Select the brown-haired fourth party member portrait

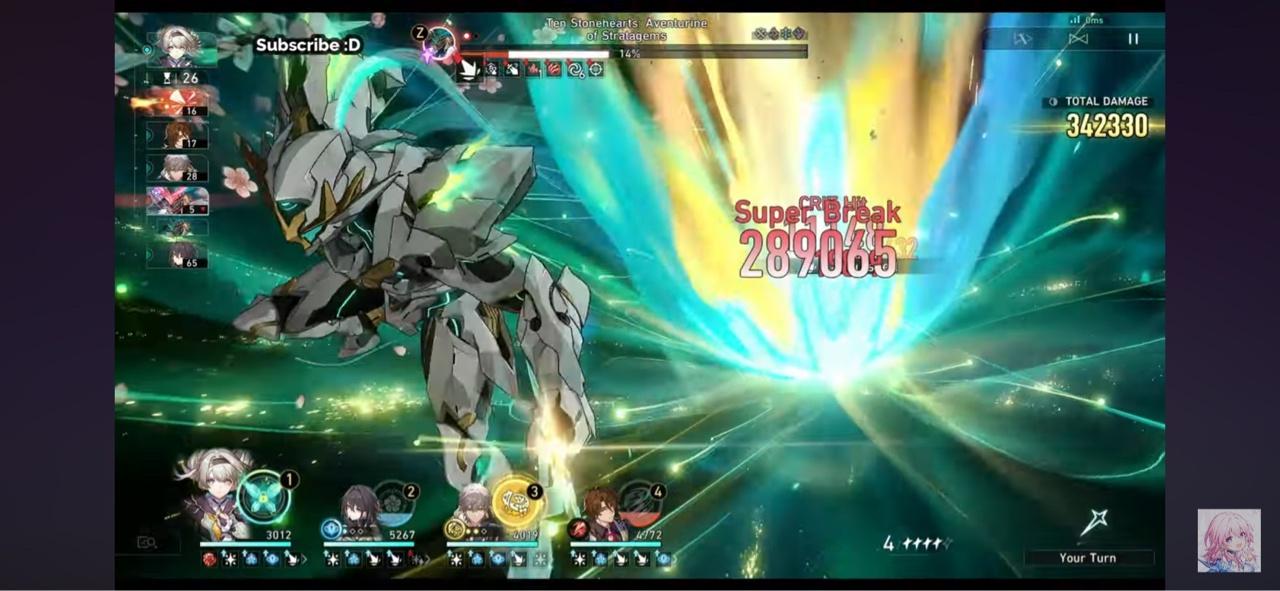click(x=600, y=512)
